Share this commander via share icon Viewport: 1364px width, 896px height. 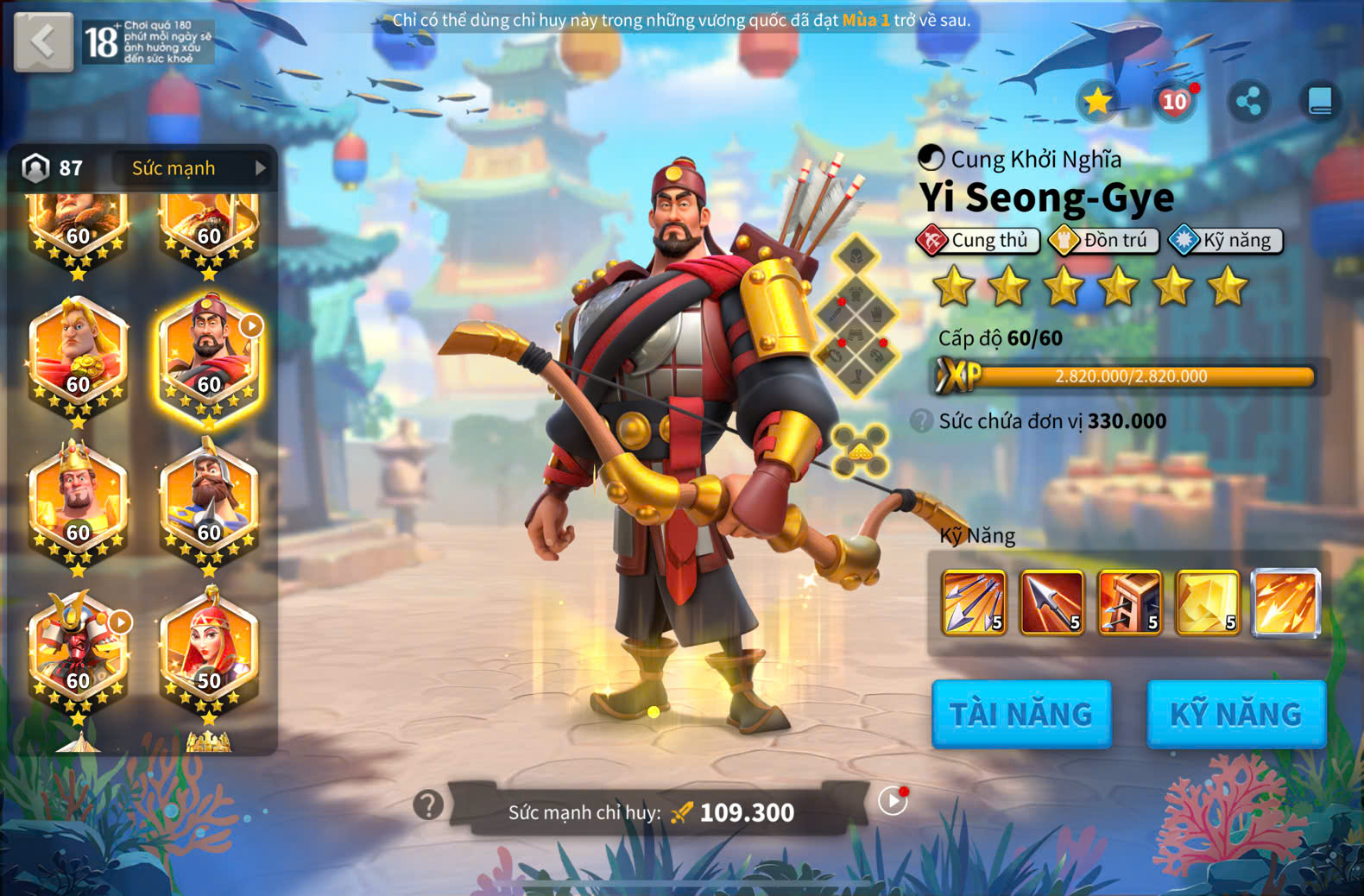coord(1248,102)
